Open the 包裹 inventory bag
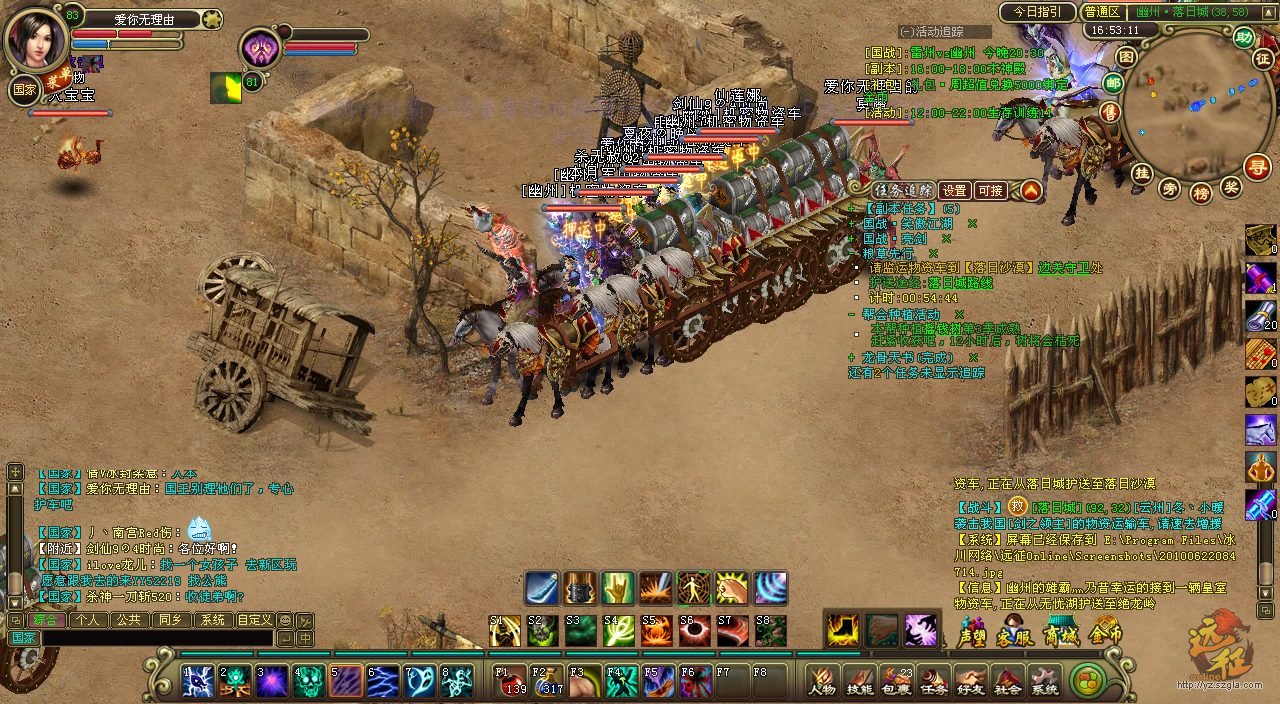Image resolution: width=1280 pixels, height=704 pixels. tap(897, 682)
